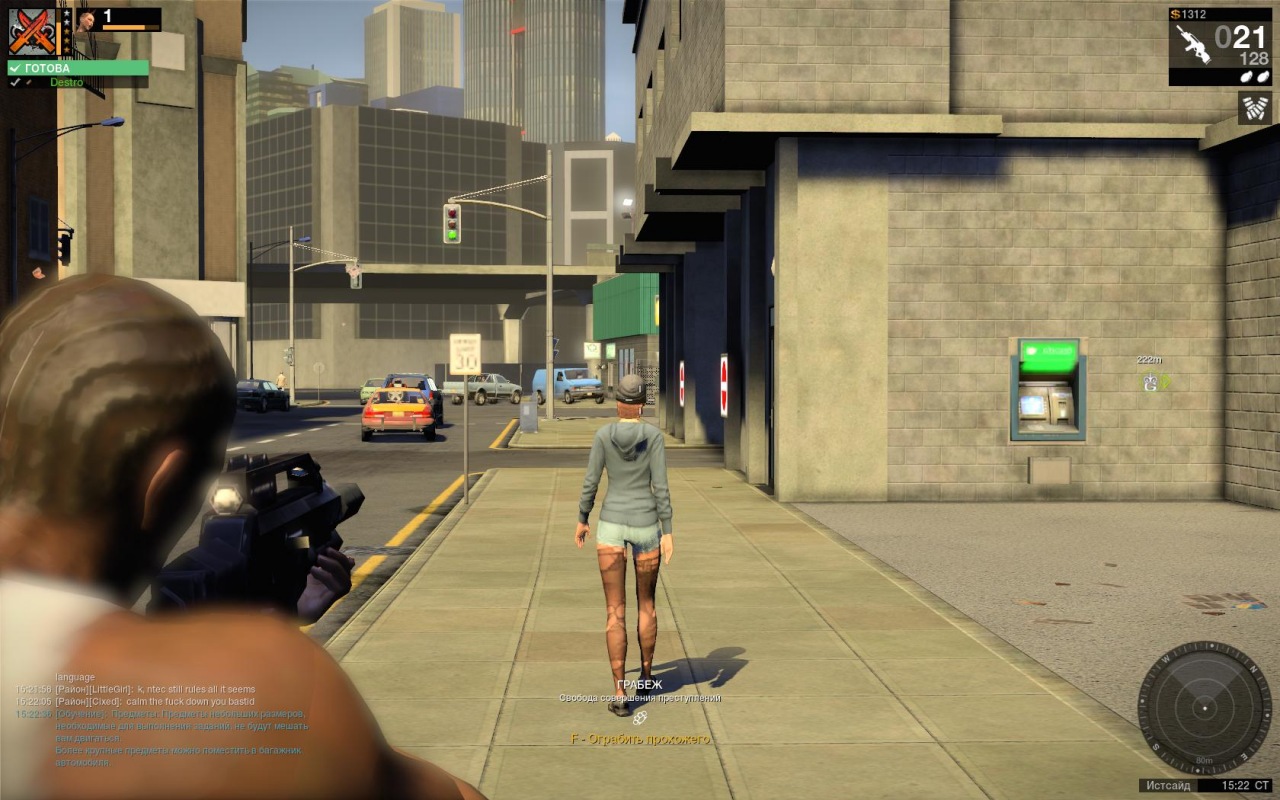Click the crossed blades faction emblem
Screen dimensions: 1280x800
[32, 31]
